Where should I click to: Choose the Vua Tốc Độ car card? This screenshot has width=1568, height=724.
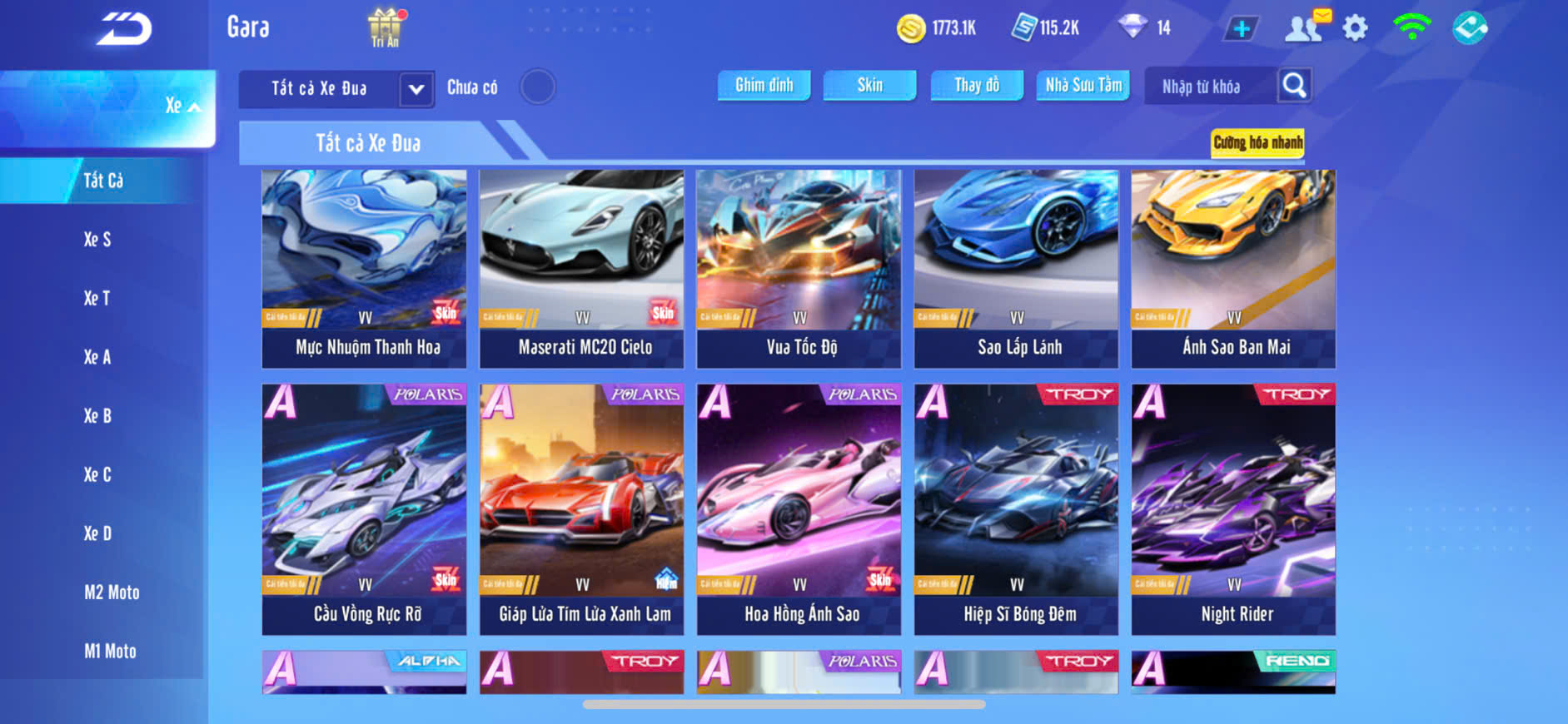click(x=799, y=268)
